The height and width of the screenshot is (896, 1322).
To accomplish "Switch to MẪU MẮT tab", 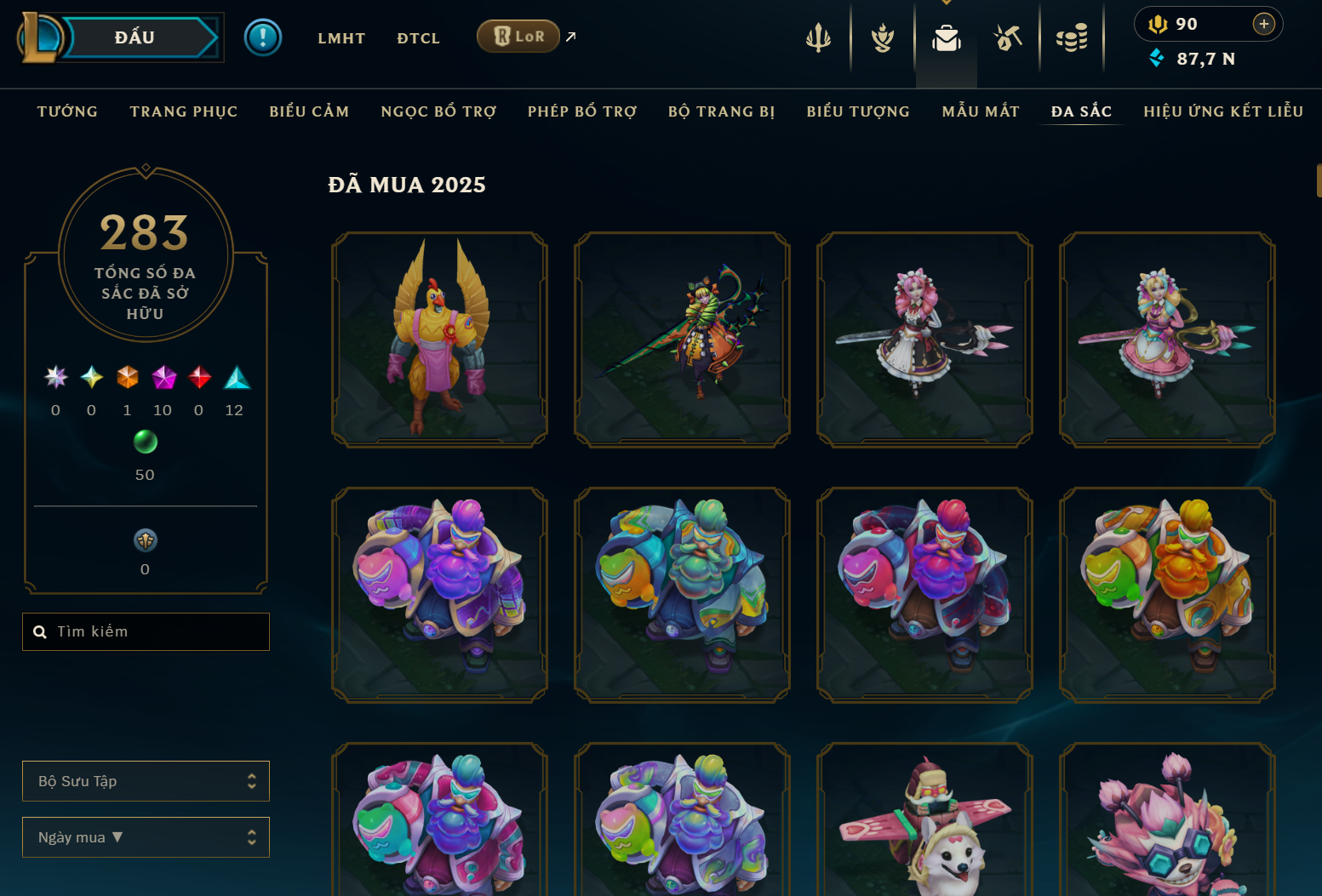I will [981, 111].
